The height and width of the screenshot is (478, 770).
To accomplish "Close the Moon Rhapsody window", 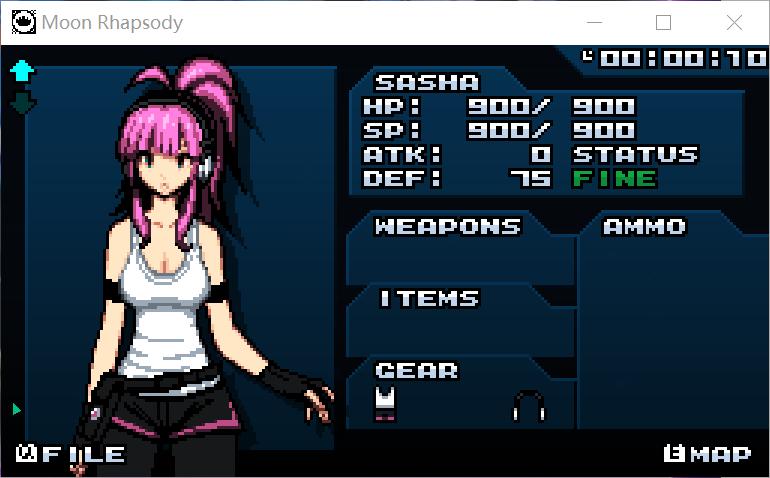I will [x=734, y=22].
